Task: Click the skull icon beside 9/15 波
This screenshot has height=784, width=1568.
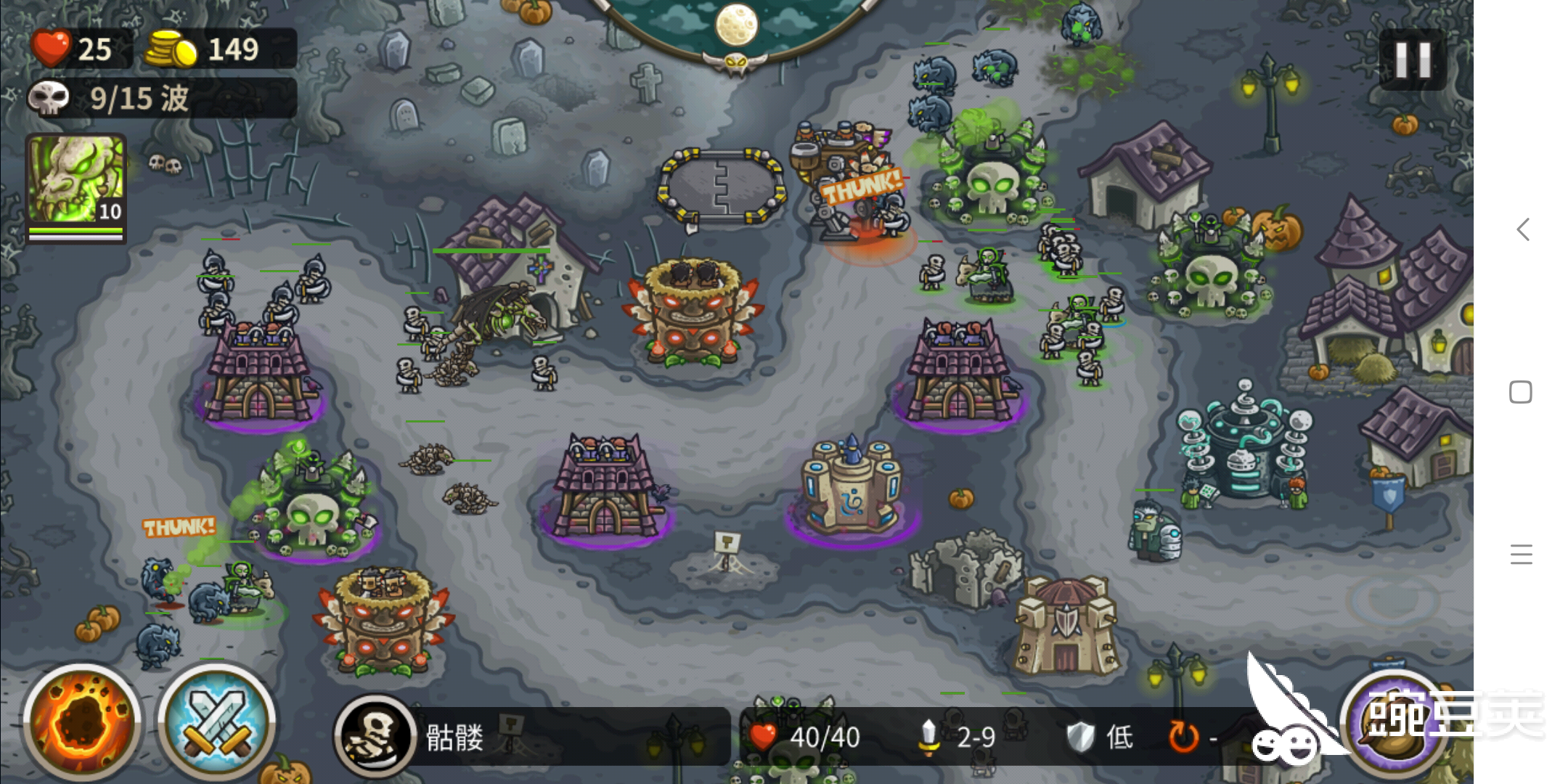Action: tap(49, 98)
